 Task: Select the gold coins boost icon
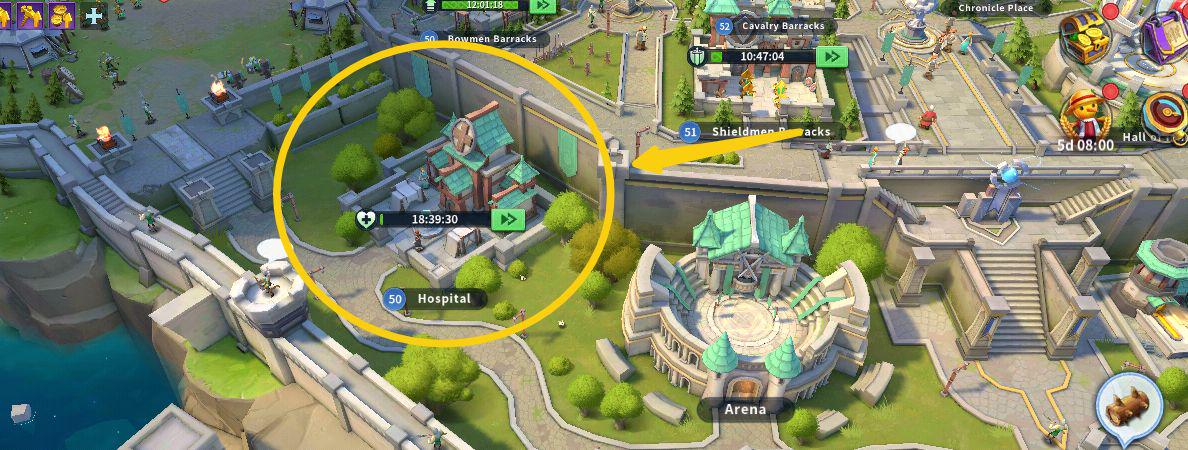(x=62, y=14)
